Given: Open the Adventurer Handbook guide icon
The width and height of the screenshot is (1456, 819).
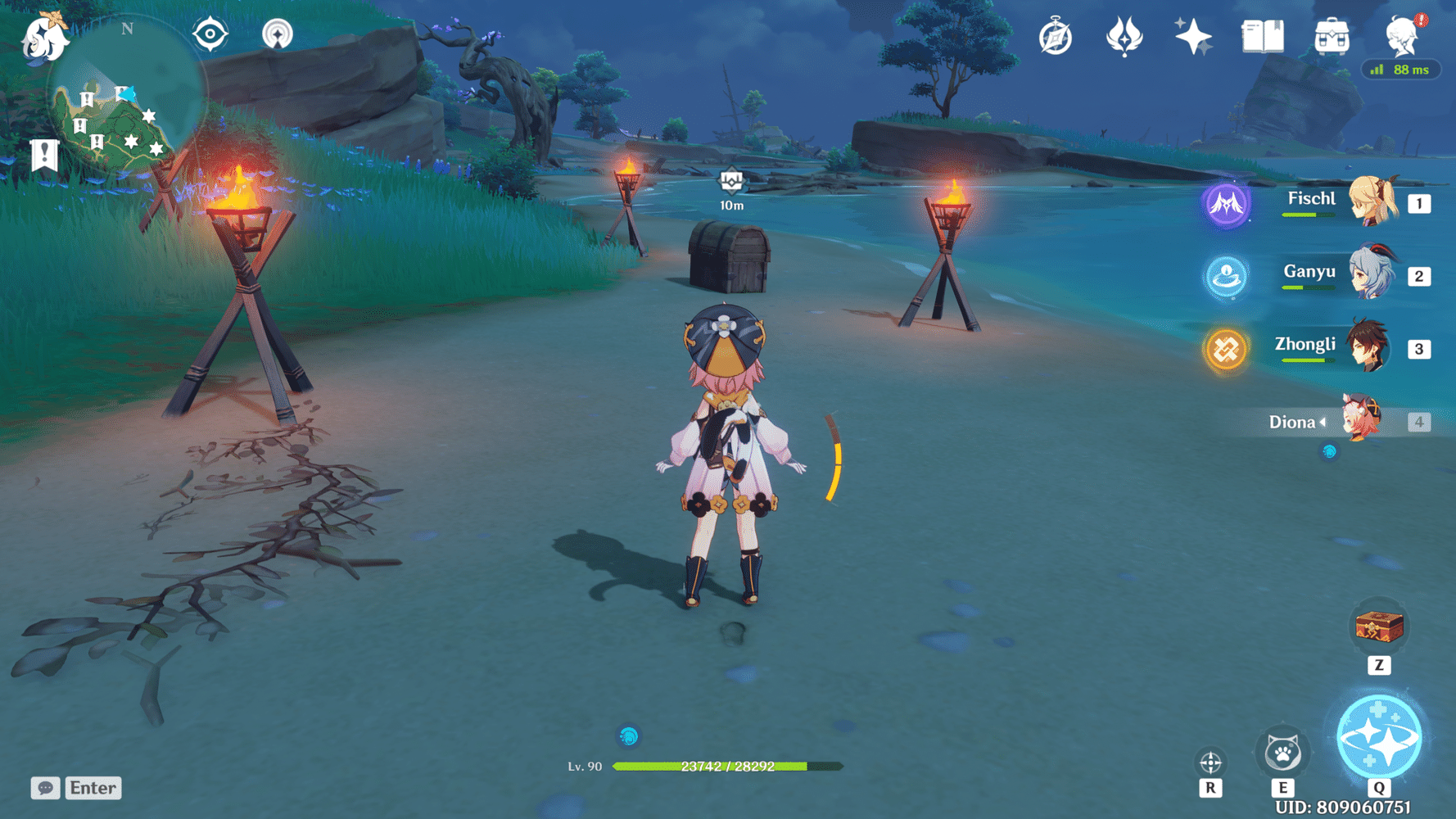Looking at the screenshot, I should (1054, 35).
